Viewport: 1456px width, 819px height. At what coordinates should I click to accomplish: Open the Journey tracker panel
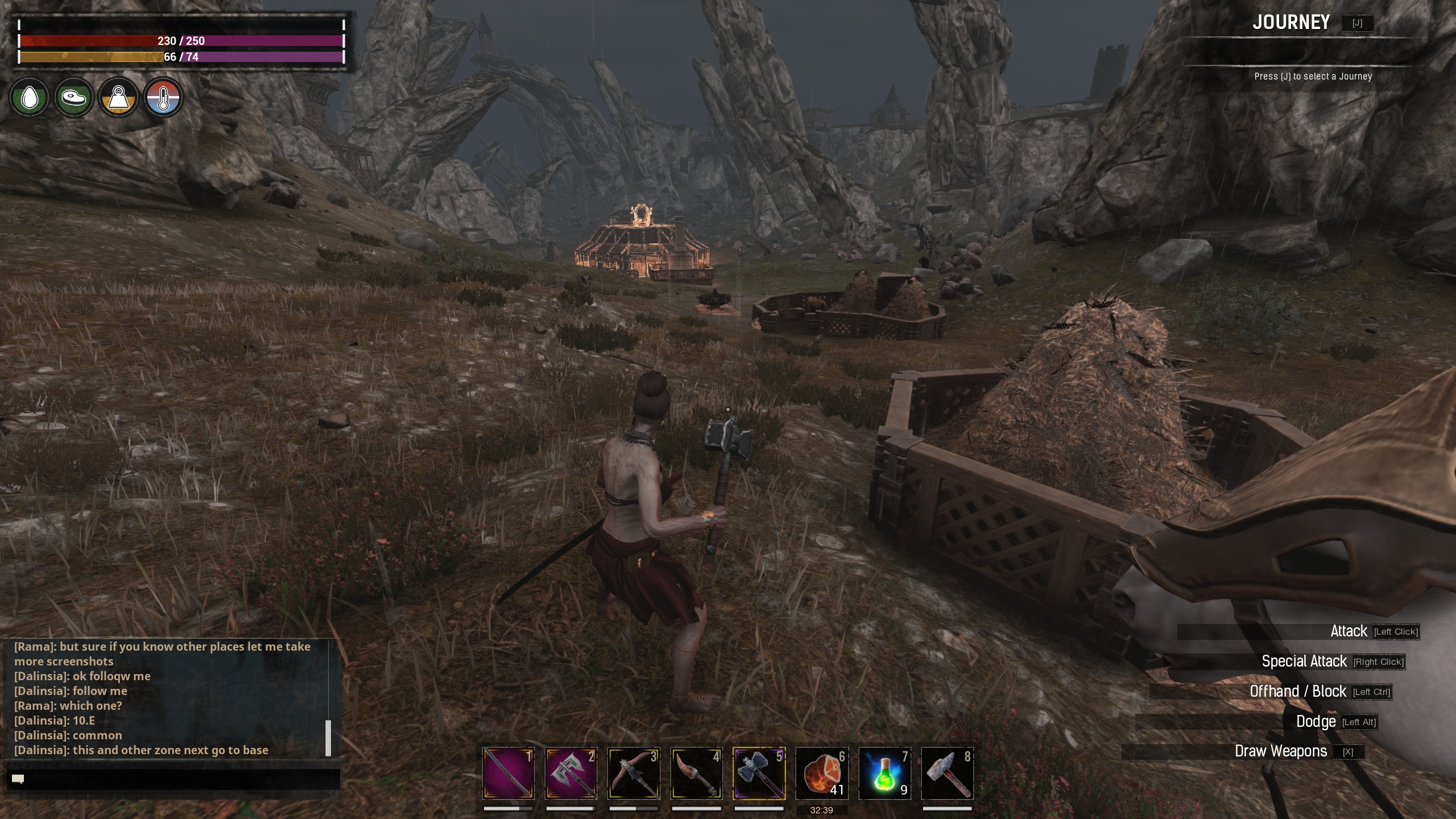click(x=1291, y=23)
